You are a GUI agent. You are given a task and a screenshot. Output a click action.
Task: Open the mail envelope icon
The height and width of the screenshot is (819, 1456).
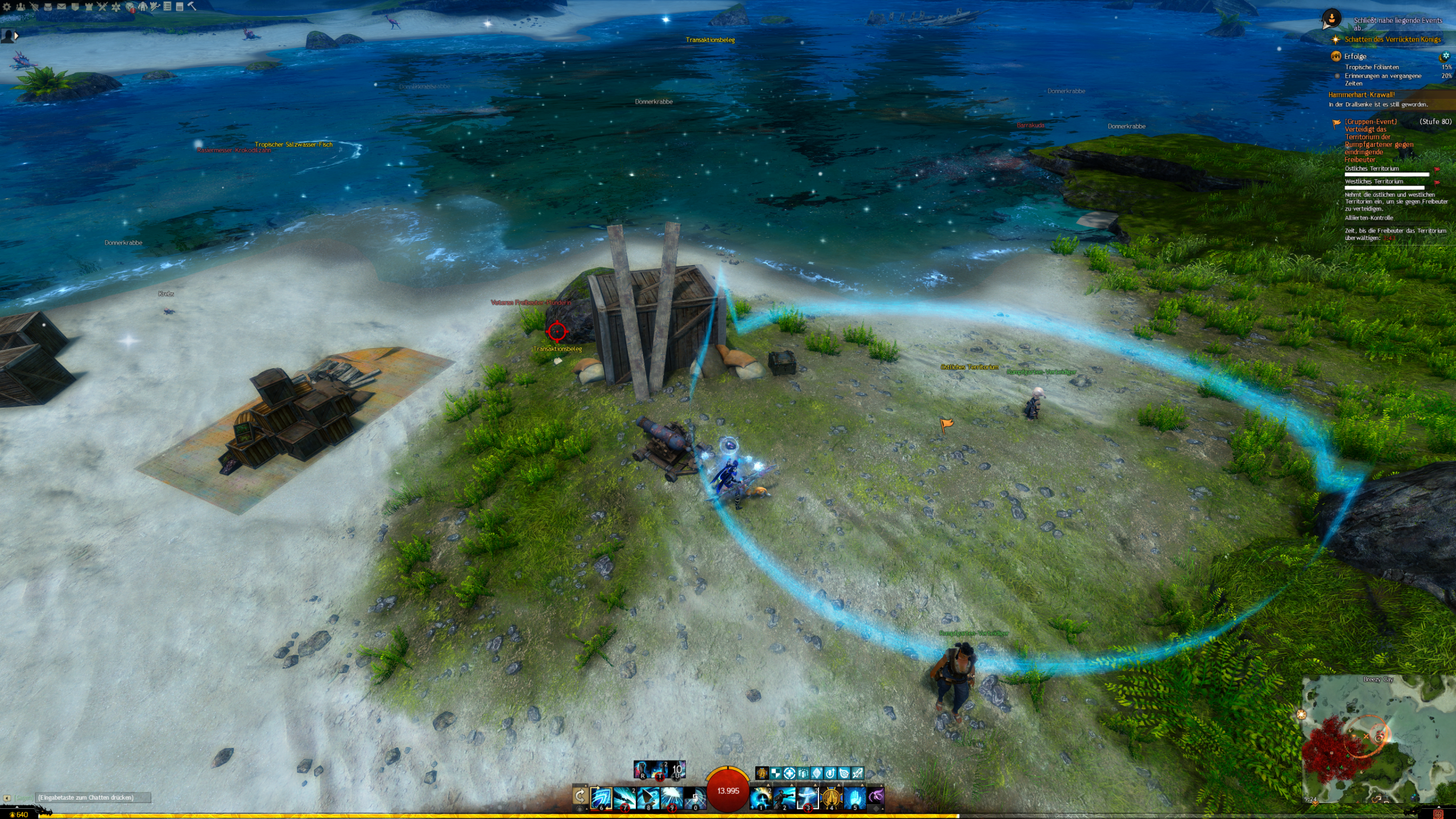pyautogui.click(x=61, y=6)
